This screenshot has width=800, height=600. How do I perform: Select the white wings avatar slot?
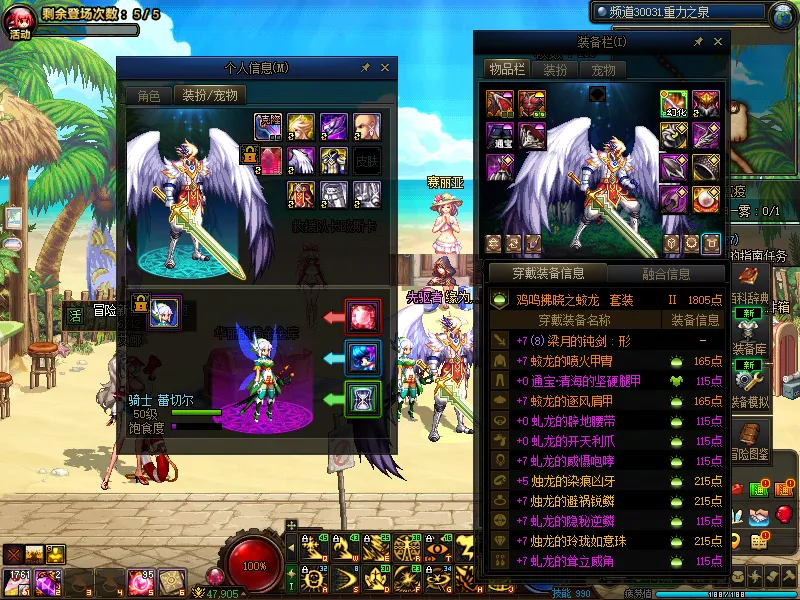point(302,159)
